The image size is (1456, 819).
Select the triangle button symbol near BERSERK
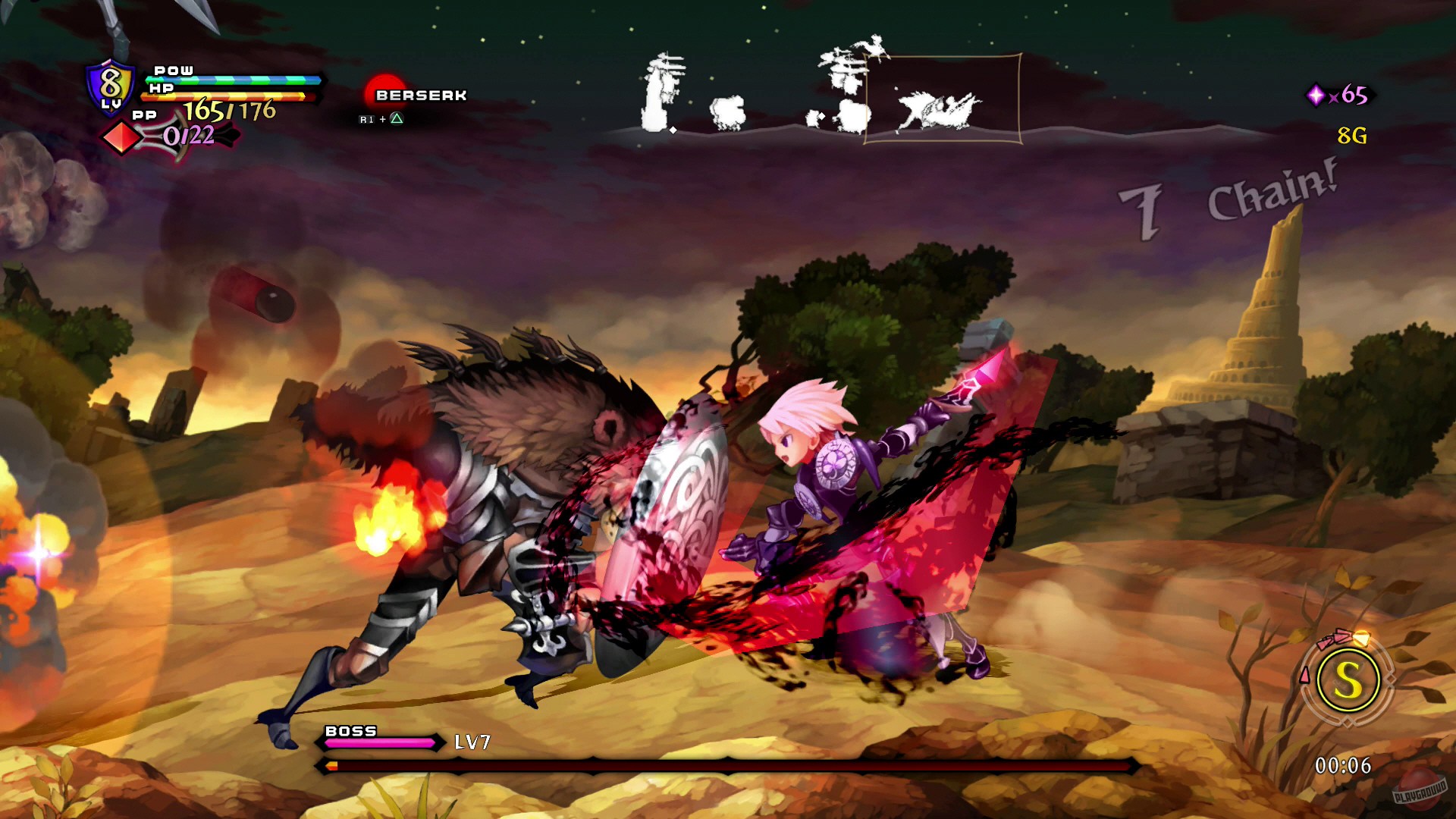(396, 118)
